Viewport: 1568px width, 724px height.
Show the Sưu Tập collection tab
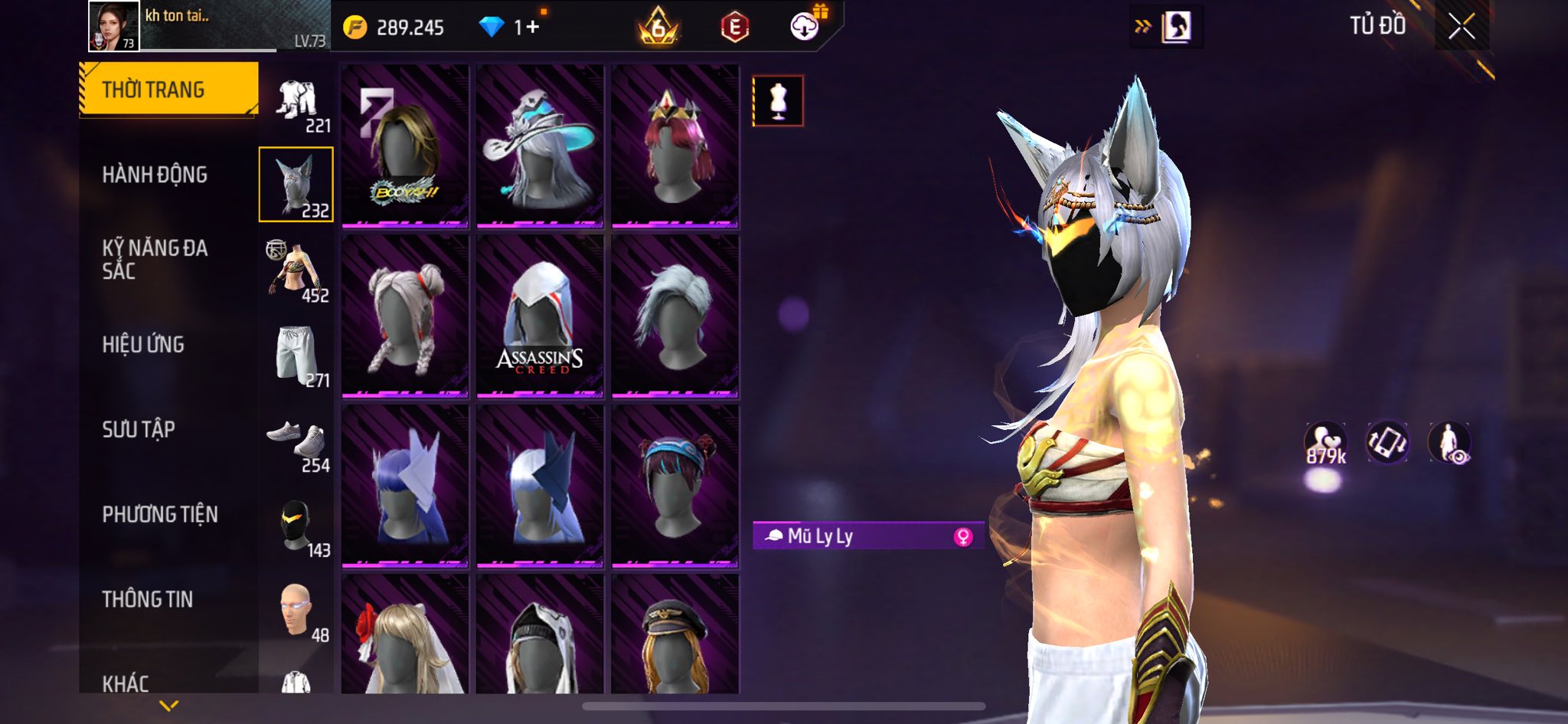point(139,429)
